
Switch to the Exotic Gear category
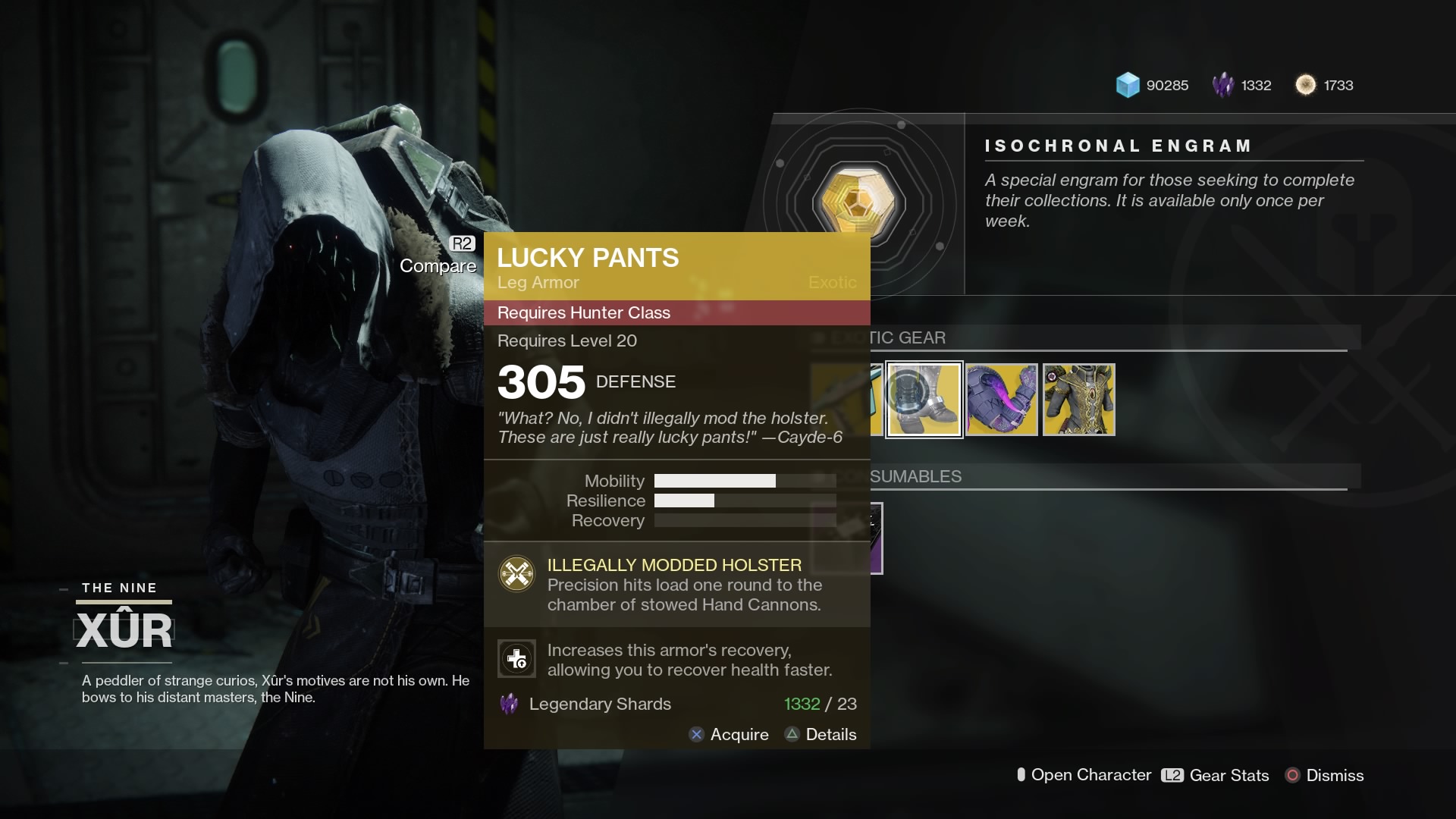click(910, 338)
